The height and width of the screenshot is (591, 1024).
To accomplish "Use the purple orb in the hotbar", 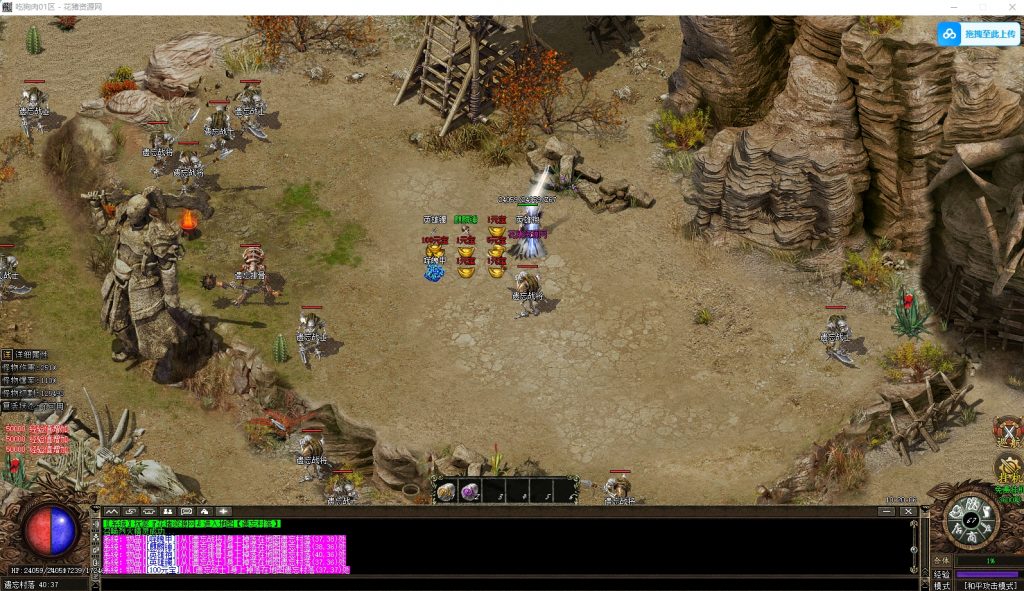I will 469,491.
